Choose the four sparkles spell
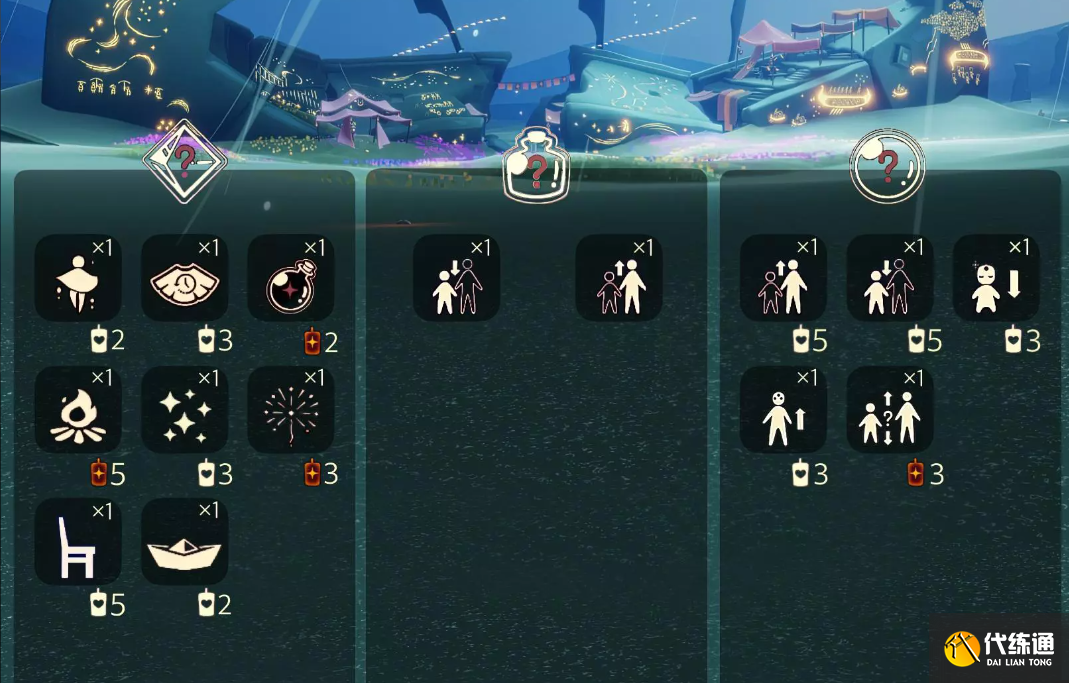Screen dimensions: 1069x683 (184, 409)
